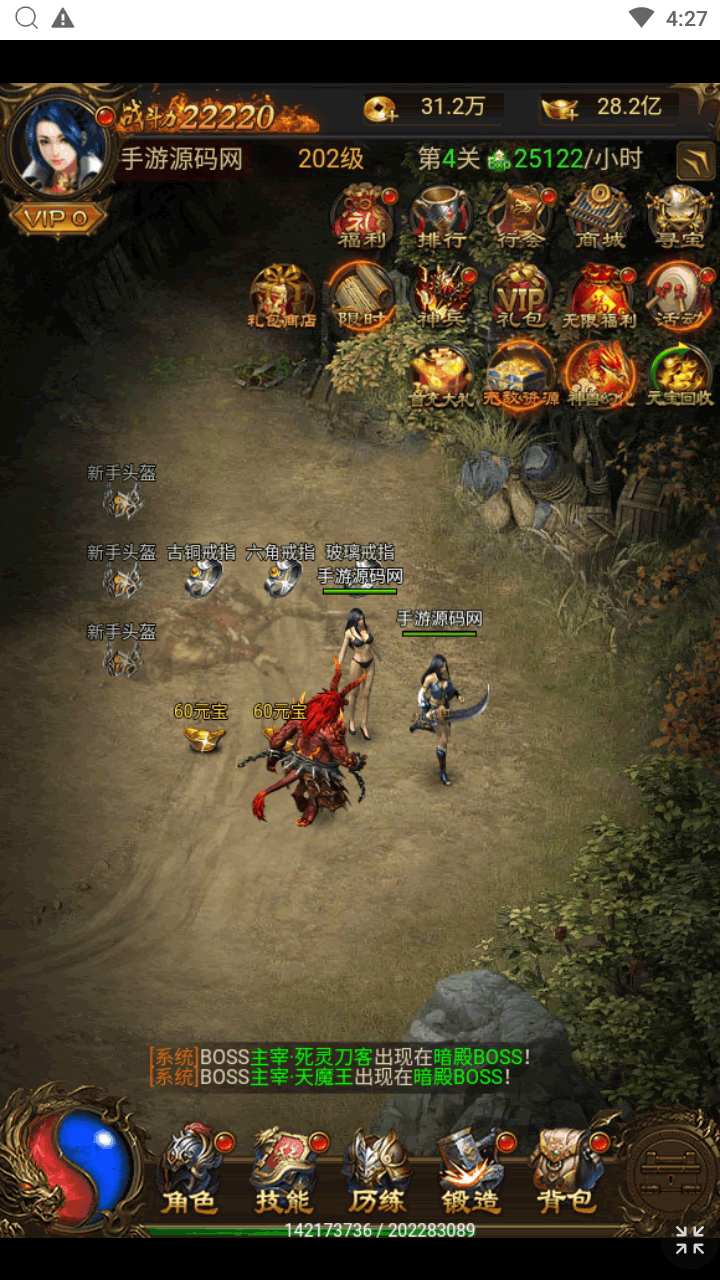Open the 锻造 forging menu
The width and height of the screenshot is (720, 1280).
pyautogui.click(x=470, y=1168)
